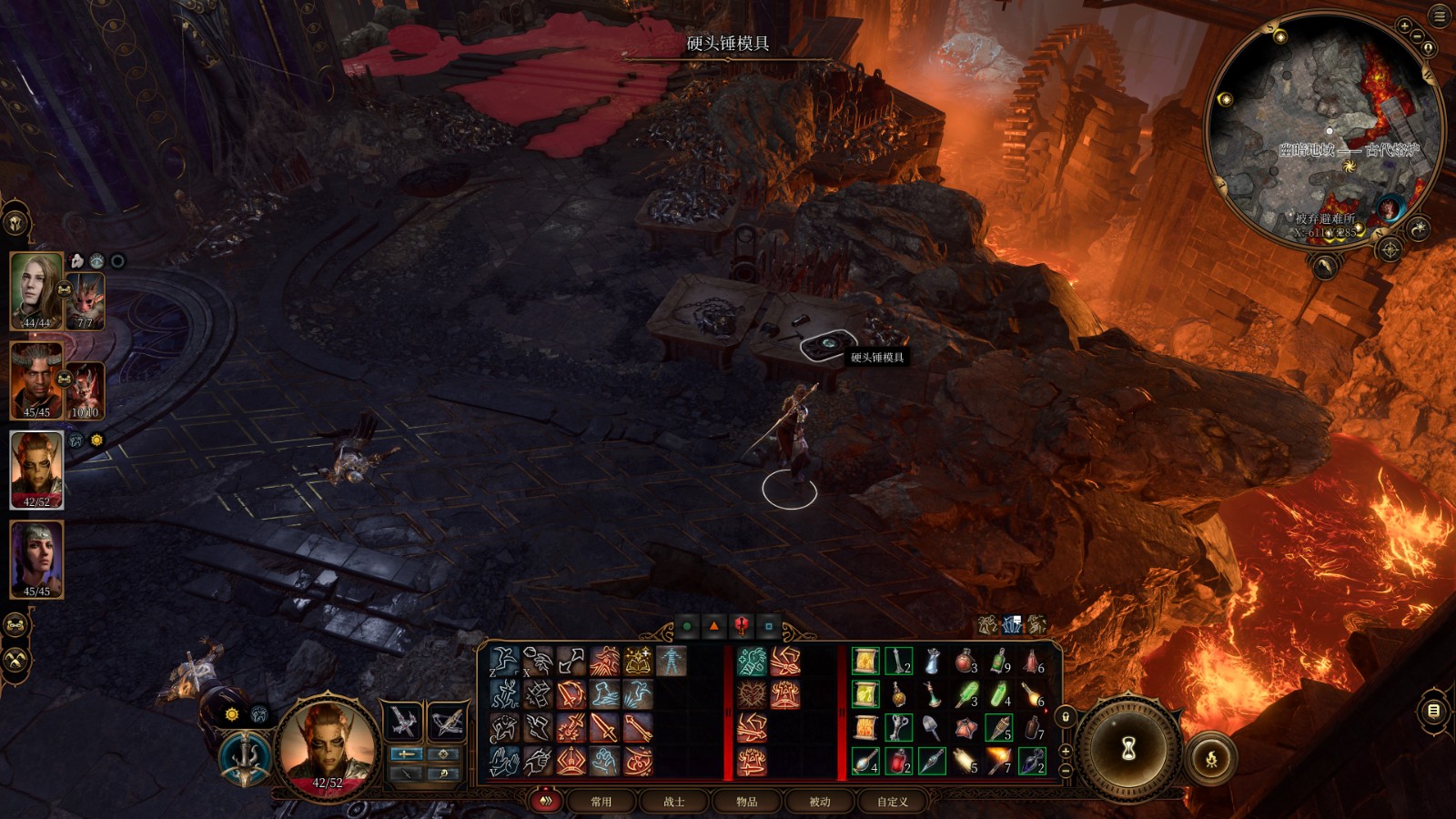Switch to the 常用 hotbar tab

coord(602,802)
